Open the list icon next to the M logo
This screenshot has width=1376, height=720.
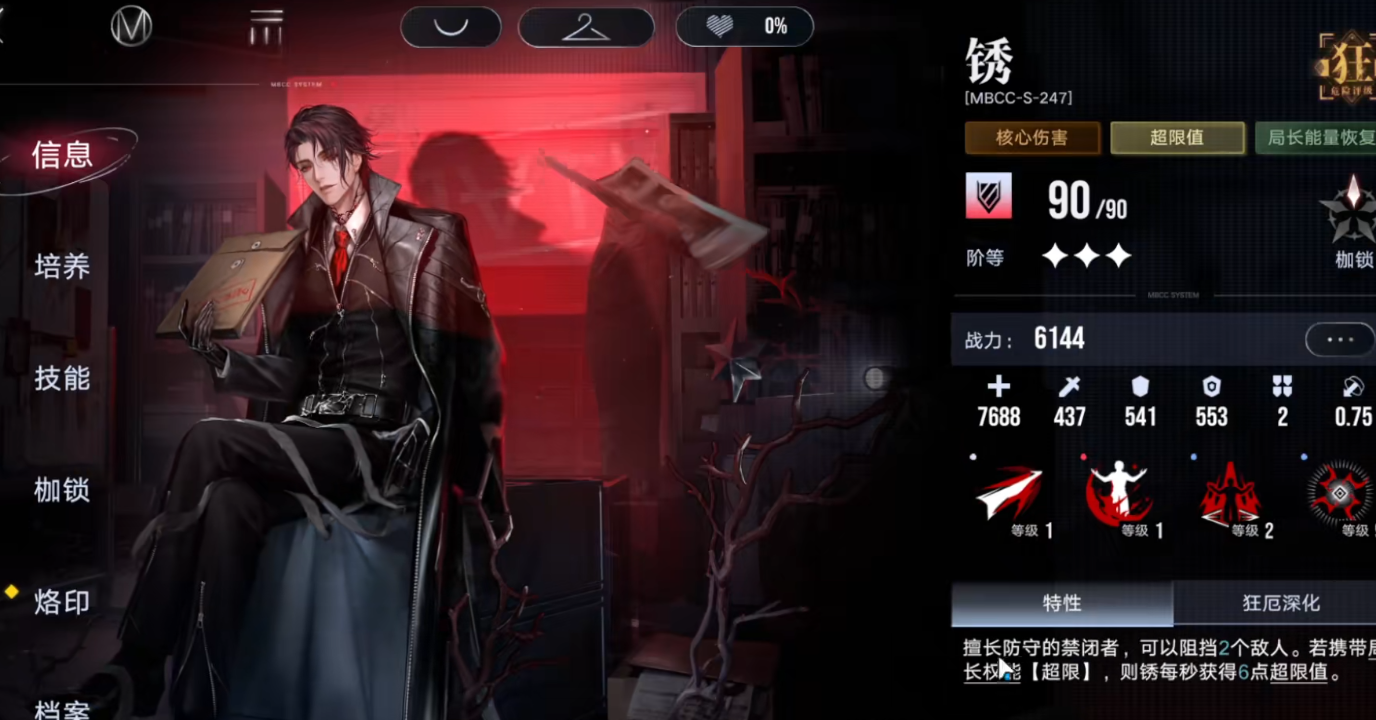point(265,26)
